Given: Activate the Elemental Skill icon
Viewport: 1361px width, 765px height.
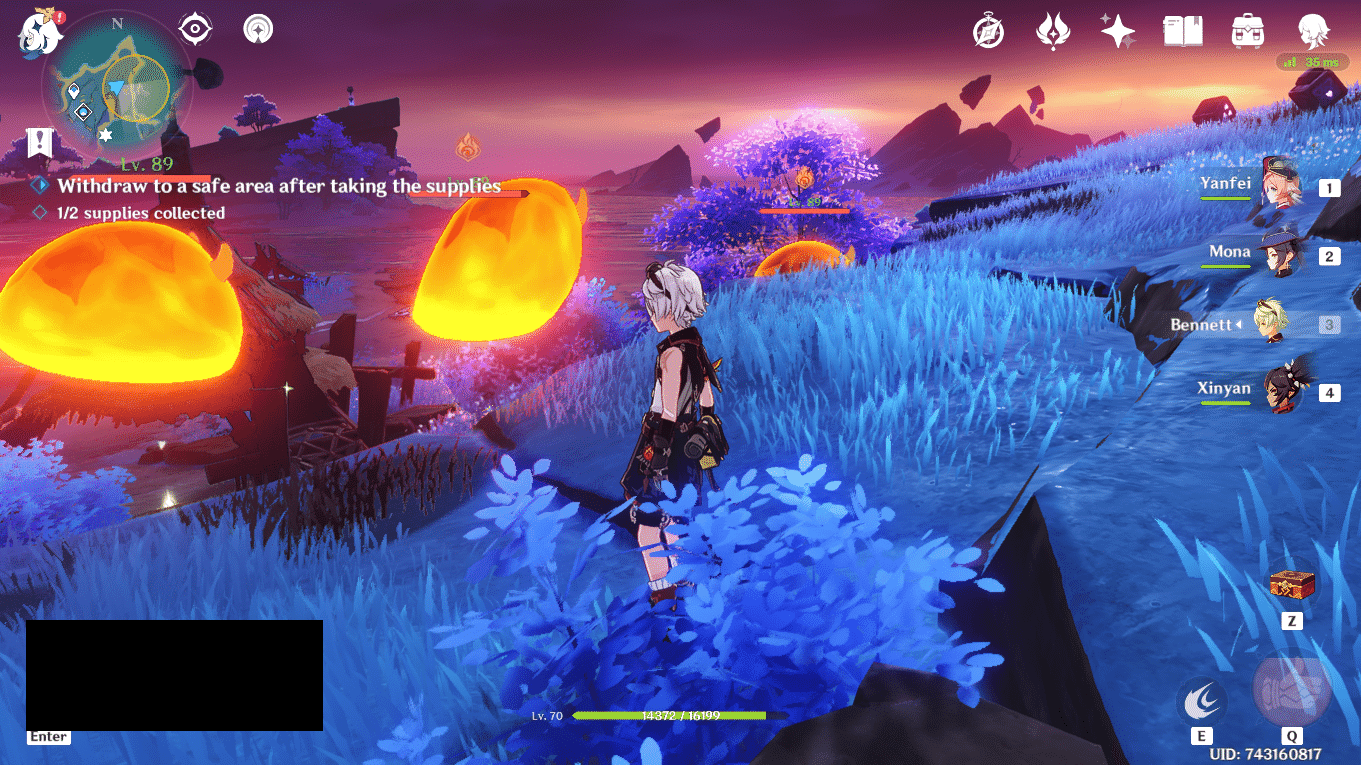Looking at the screenshot, I should (1202, 700).
